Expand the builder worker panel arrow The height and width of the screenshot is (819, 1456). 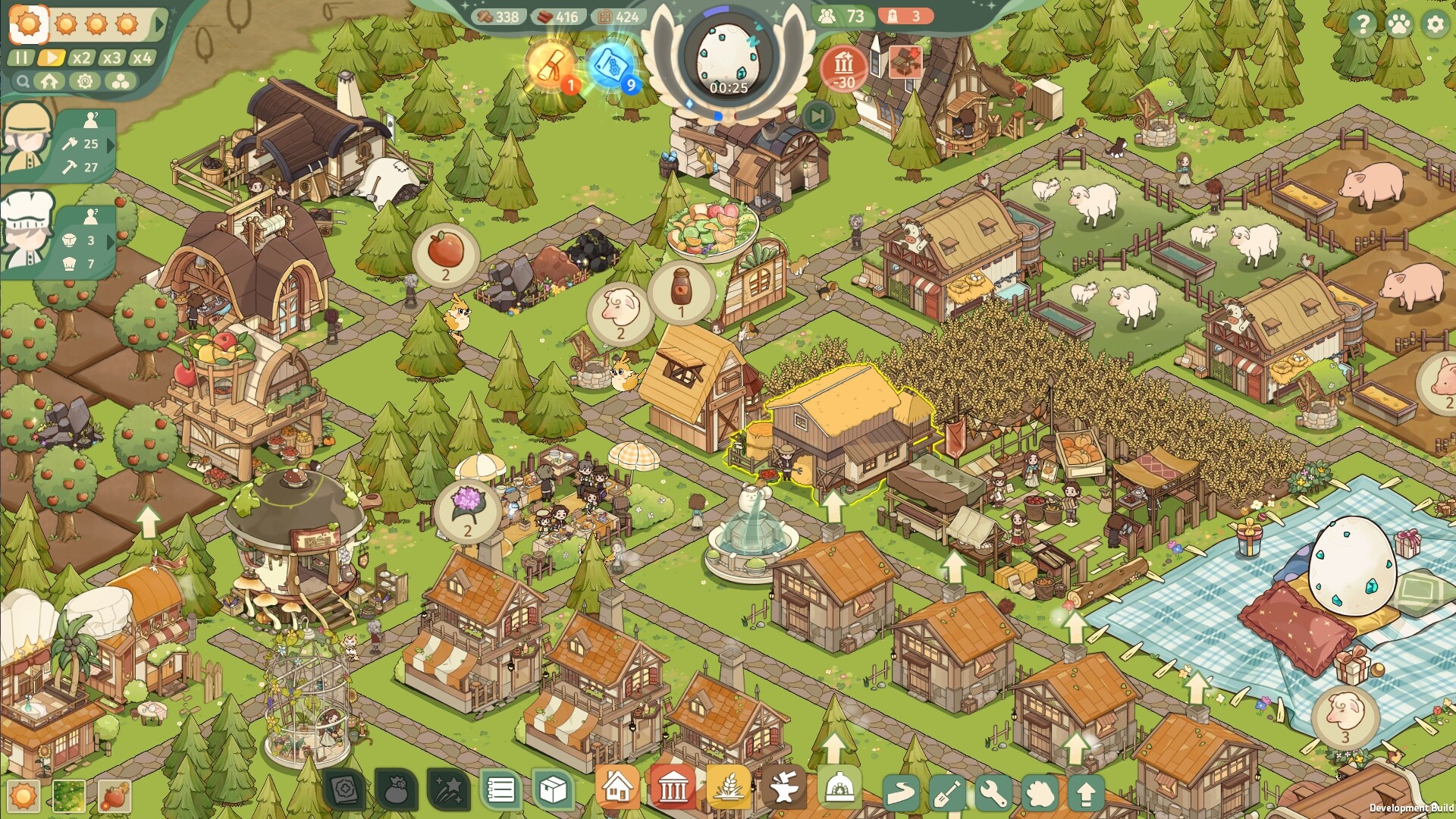point(111,145)
